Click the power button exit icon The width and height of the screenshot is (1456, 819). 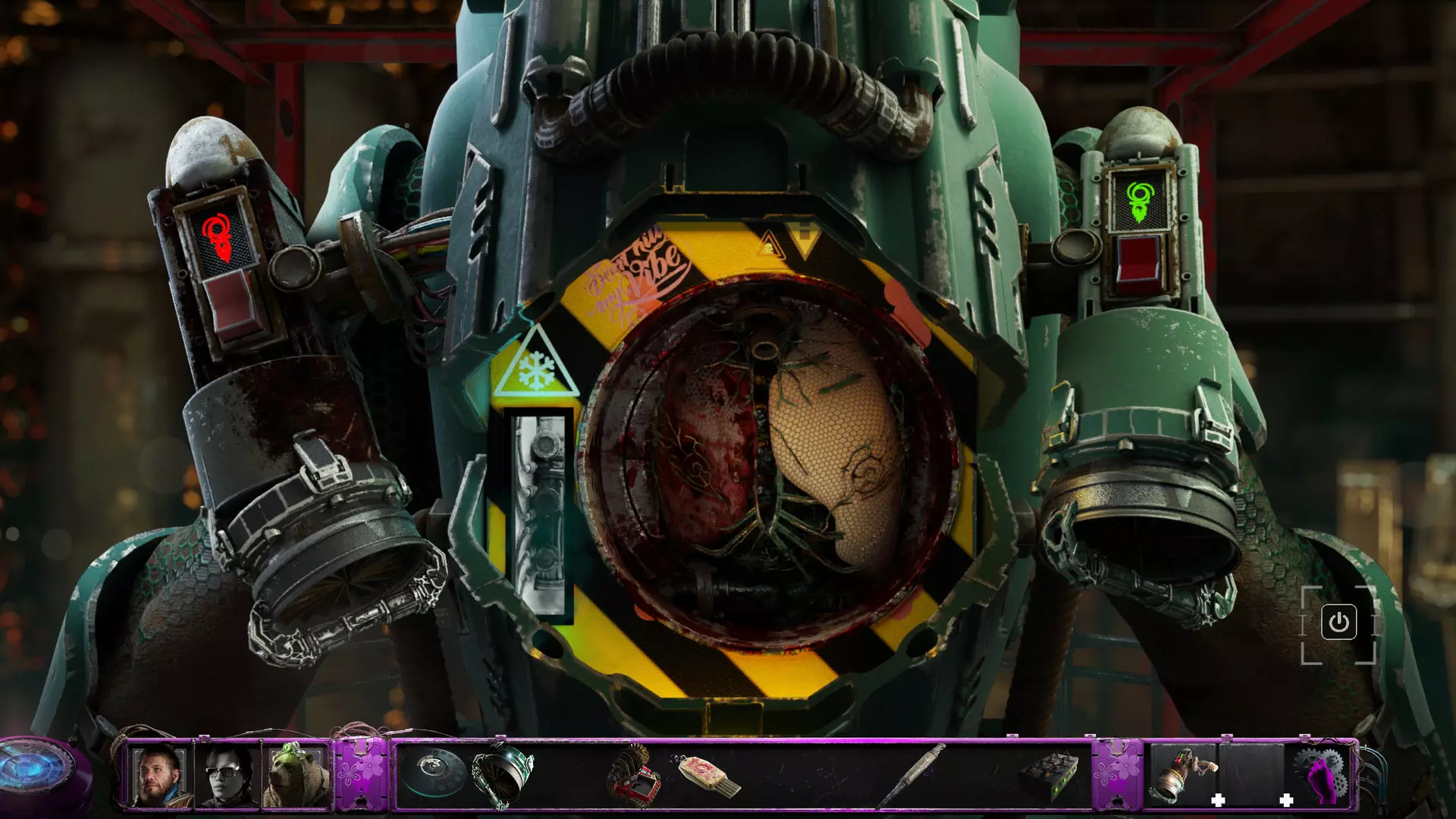point(1338,623)
